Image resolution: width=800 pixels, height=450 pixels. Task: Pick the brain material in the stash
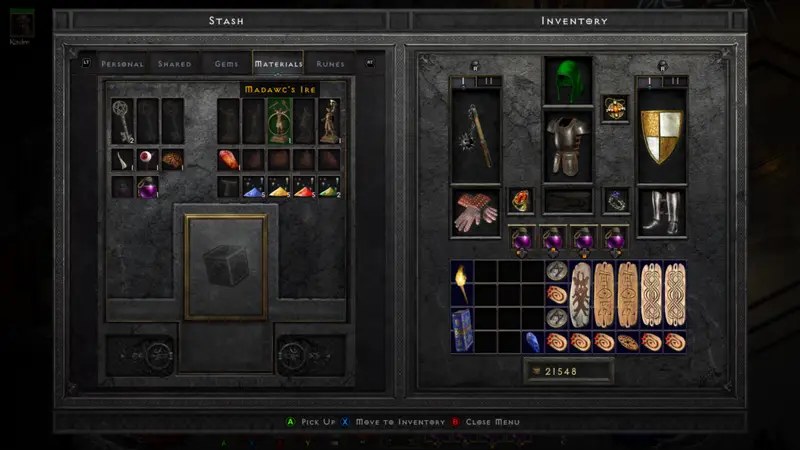173,160
